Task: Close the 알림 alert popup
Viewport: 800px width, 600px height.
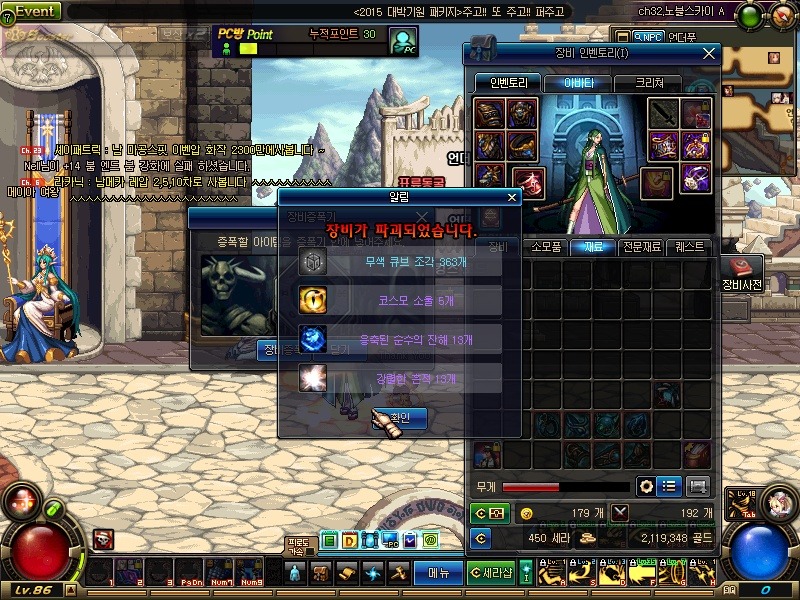Action: coord(512,198)
